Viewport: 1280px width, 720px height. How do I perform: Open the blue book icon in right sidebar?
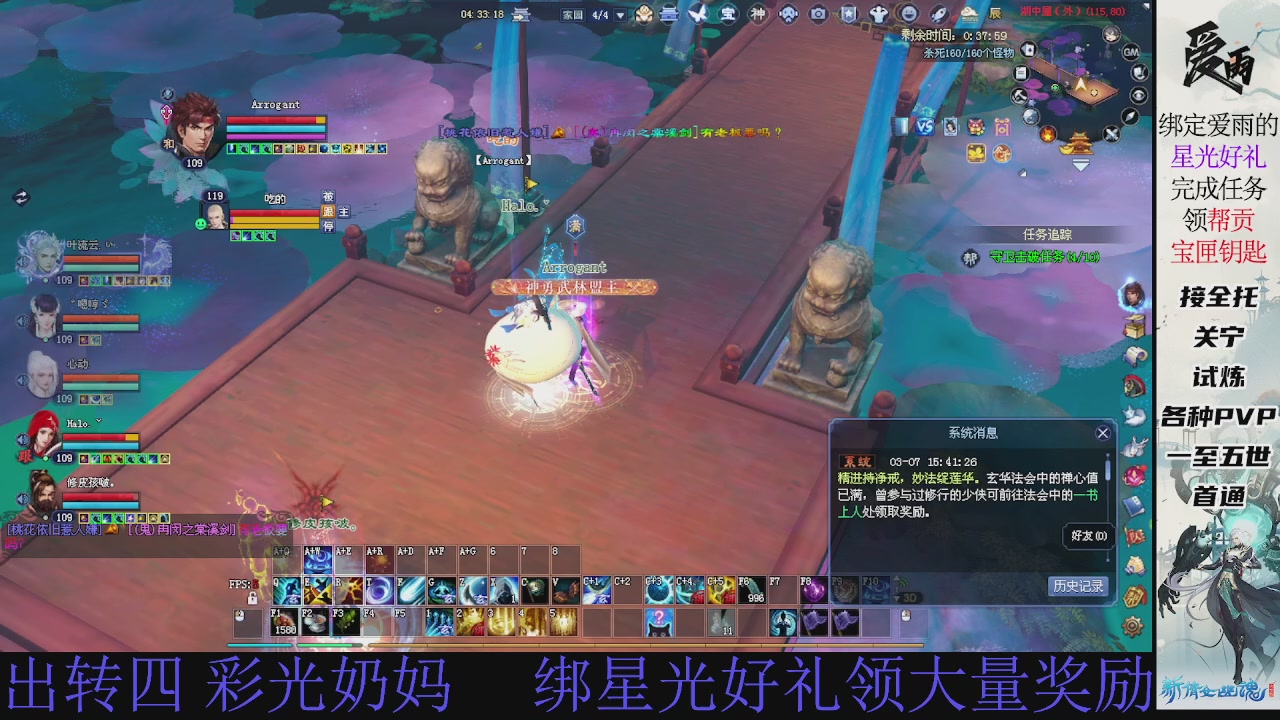(x=1134, y=507)
